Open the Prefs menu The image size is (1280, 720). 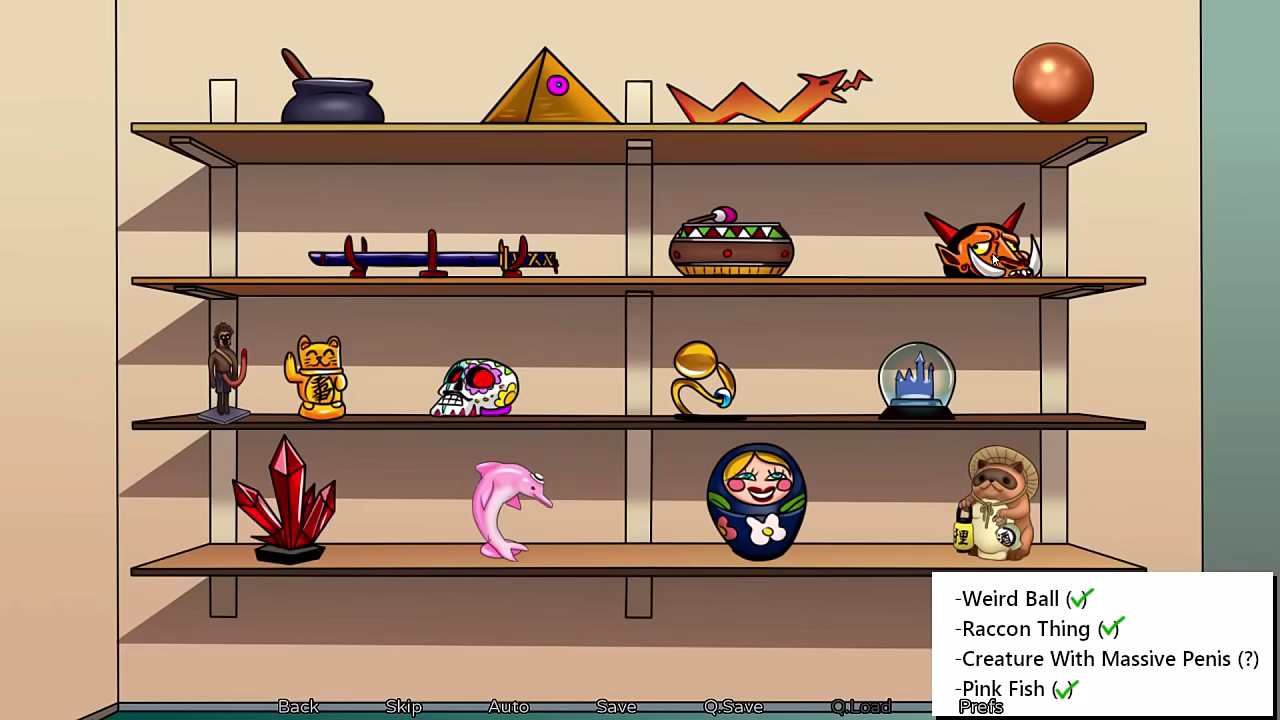click(x=980, y=707)
